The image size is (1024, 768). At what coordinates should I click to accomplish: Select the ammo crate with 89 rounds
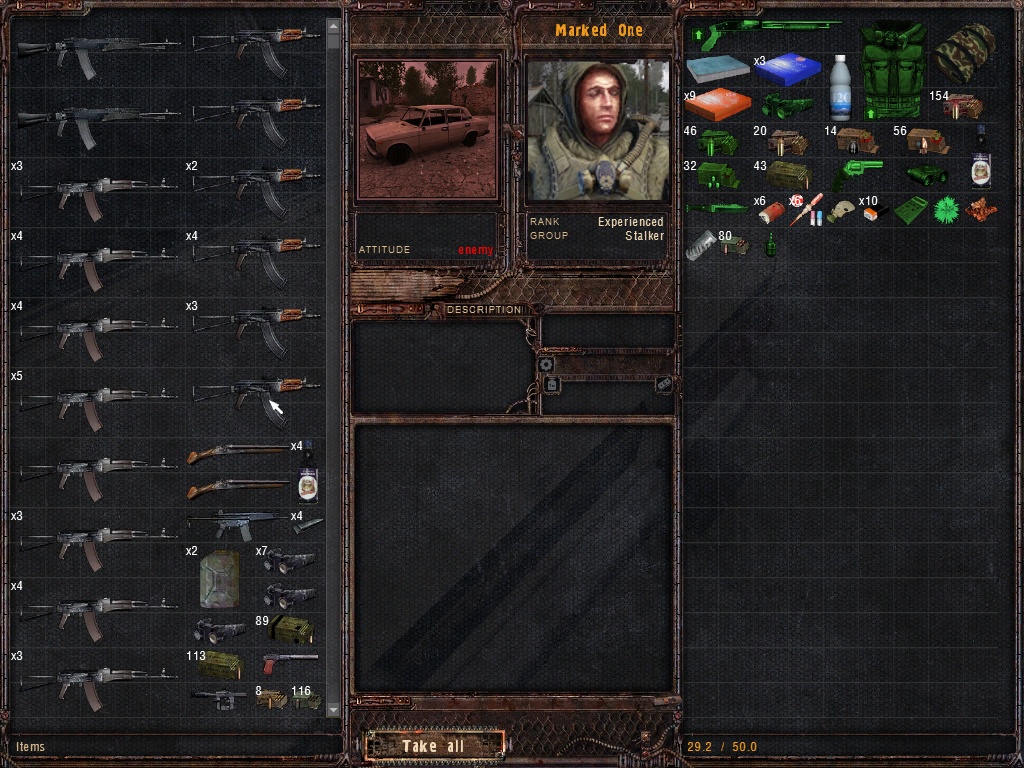tap(290, 630)
